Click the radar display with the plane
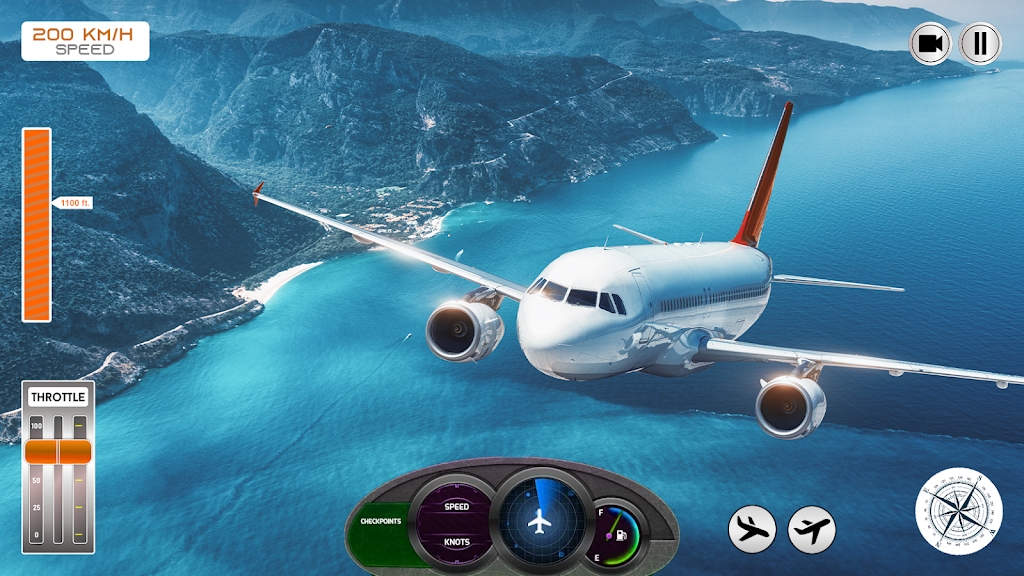Screen dimensions: 1024x576 (540, 518)
